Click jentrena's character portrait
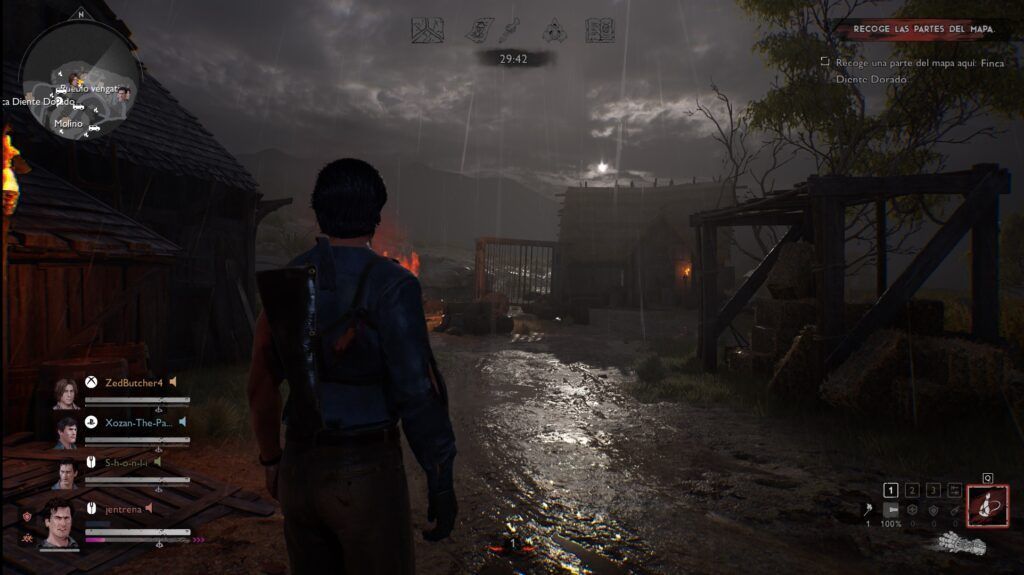This screenshot has height=575, width=1024. pyautogui.click(x=60, y=522)
